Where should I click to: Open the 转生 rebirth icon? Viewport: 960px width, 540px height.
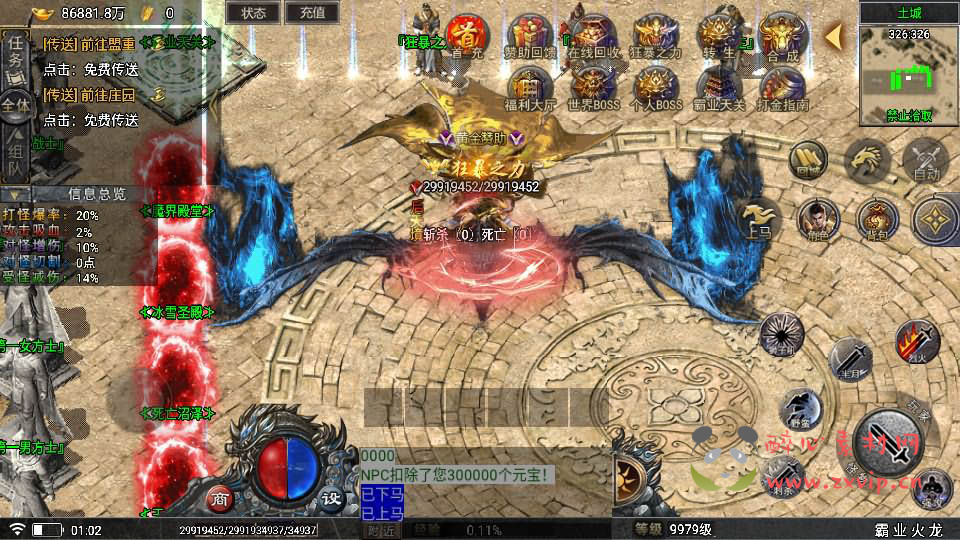719,36
